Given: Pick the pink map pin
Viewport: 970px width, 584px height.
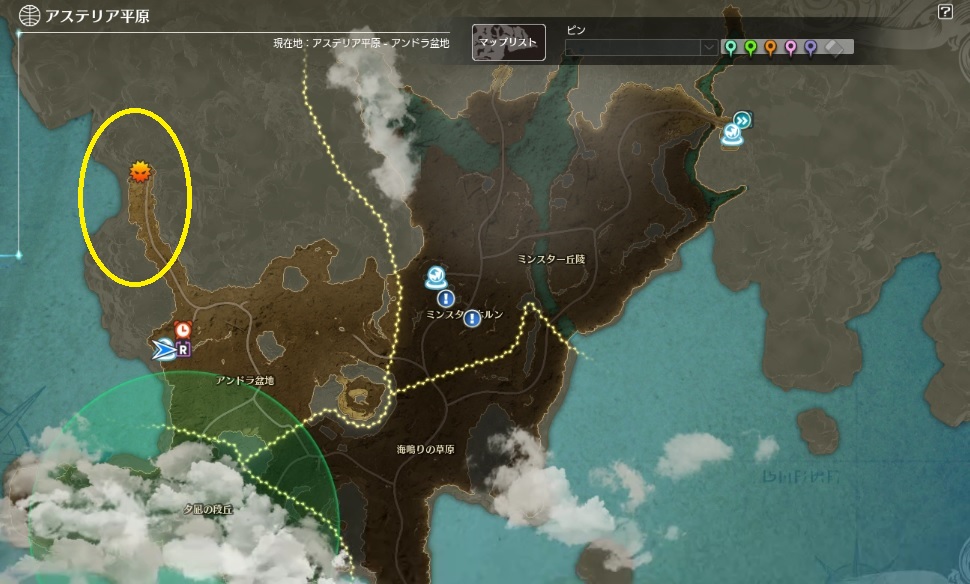Looking at the screenshot, I should click(x=790, y=47).
